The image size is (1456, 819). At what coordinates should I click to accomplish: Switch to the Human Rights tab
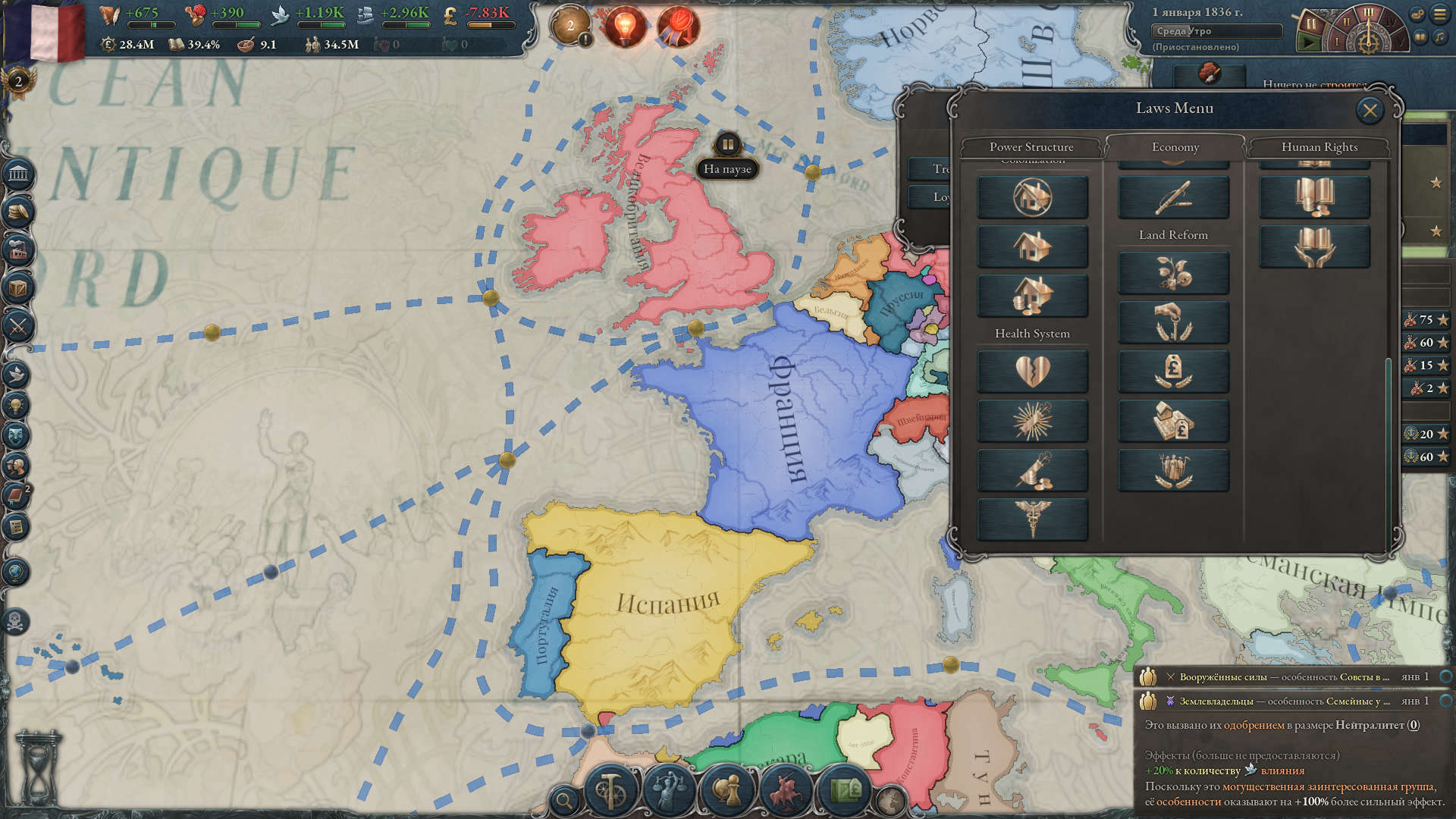[x=1319, y=147]
